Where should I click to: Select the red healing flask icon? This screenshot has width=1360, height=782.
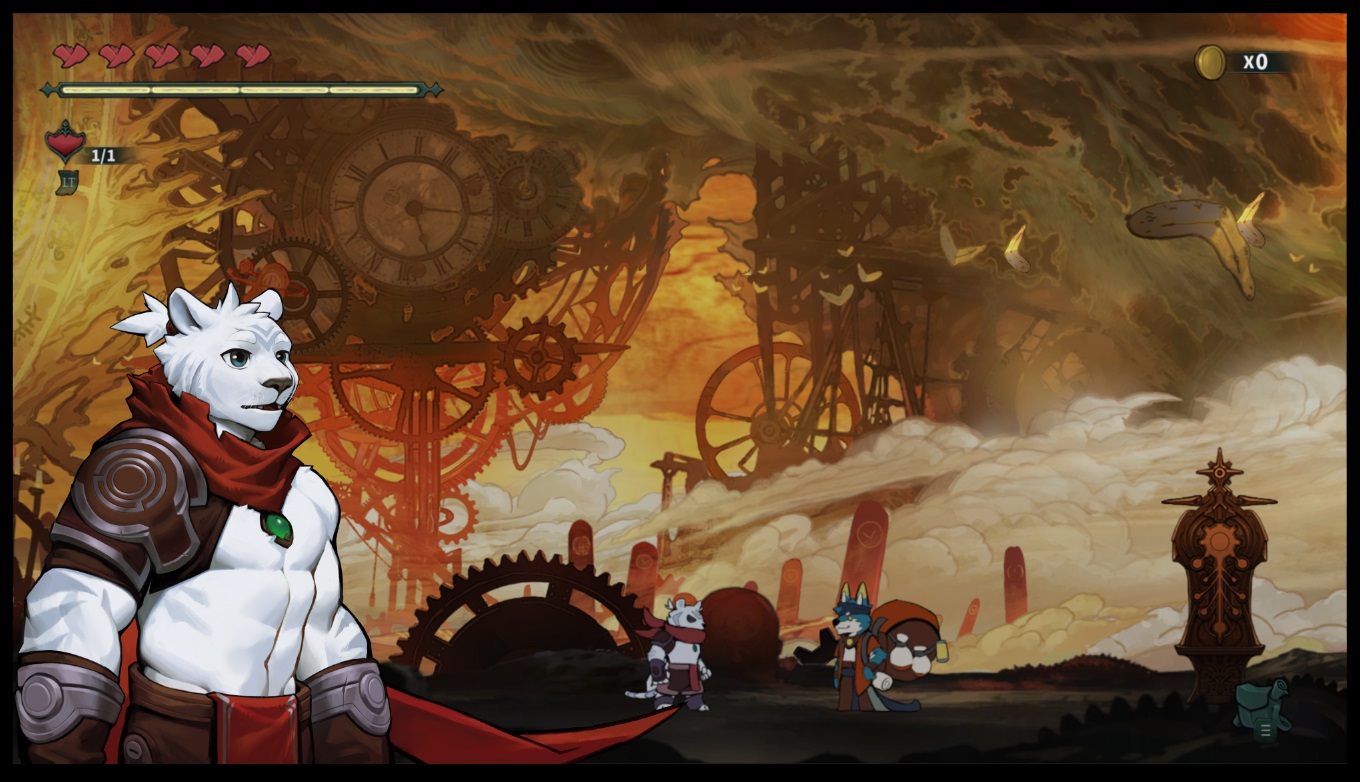pos(66,143)
